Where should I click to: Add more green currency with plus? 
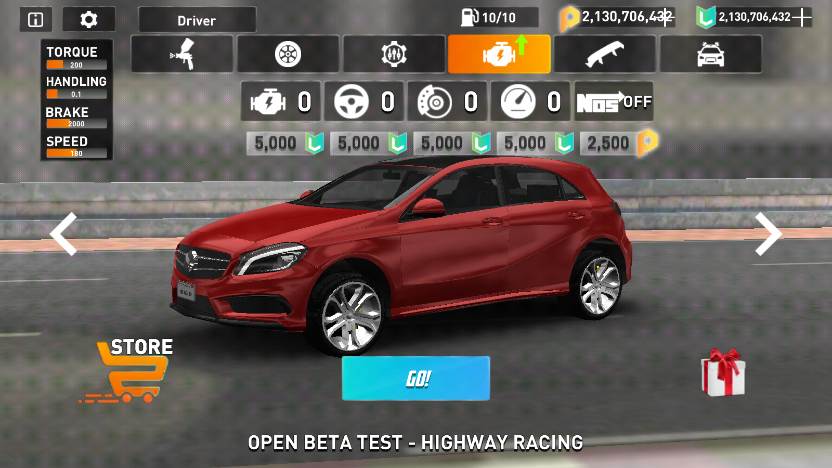pyautogui.click(x=803, y=17)
